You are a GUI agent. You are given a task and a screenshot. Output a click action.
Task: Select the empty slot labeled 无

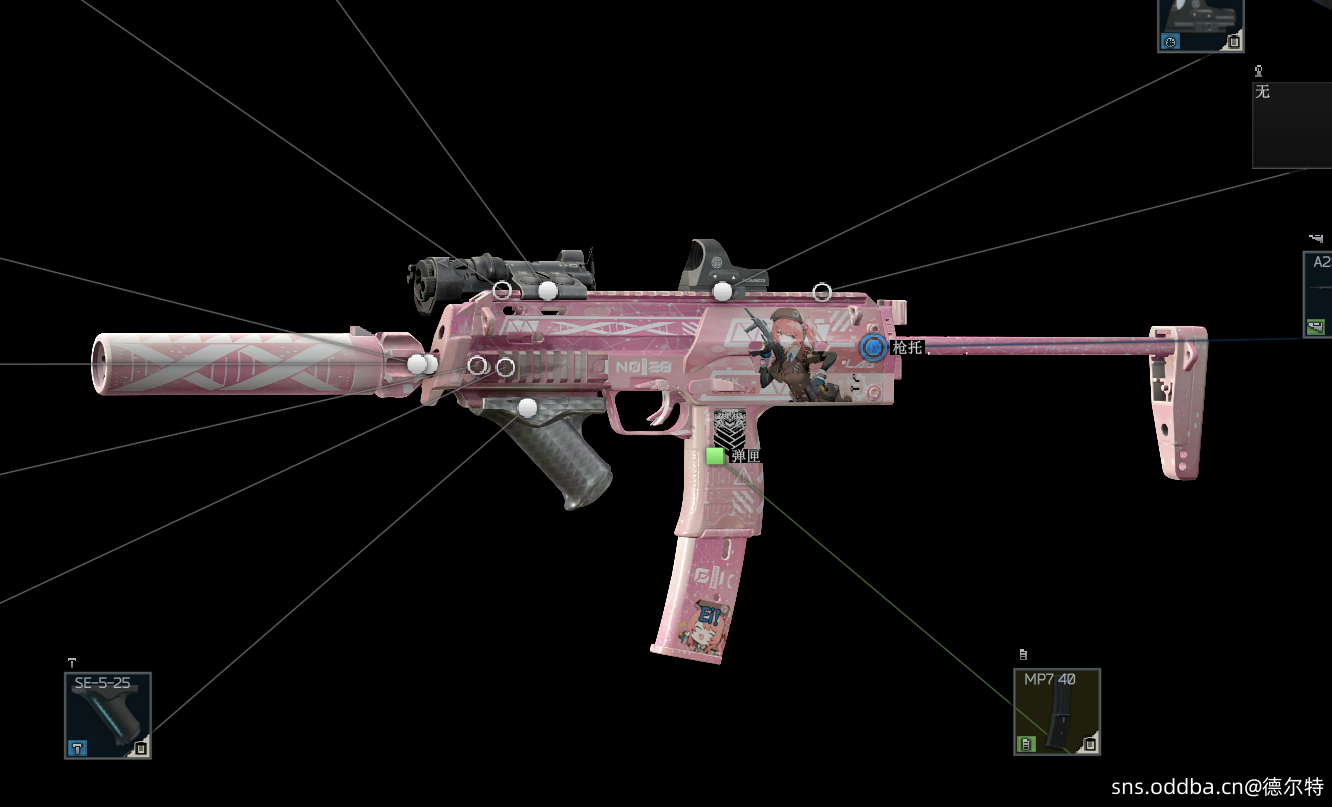(x=1292, y=124)
